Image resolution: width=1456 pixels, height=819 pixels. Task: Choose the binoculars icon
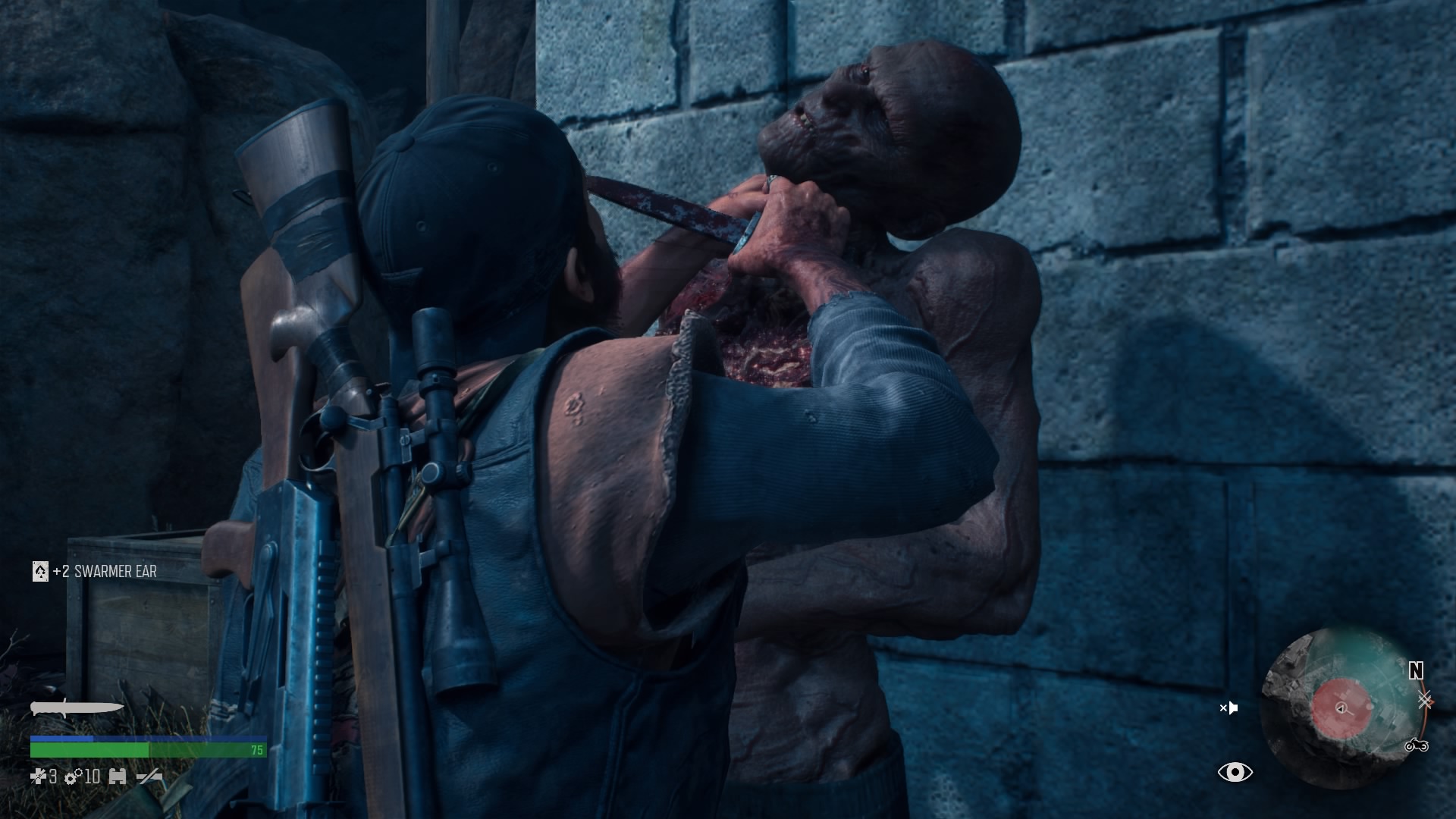118,776
